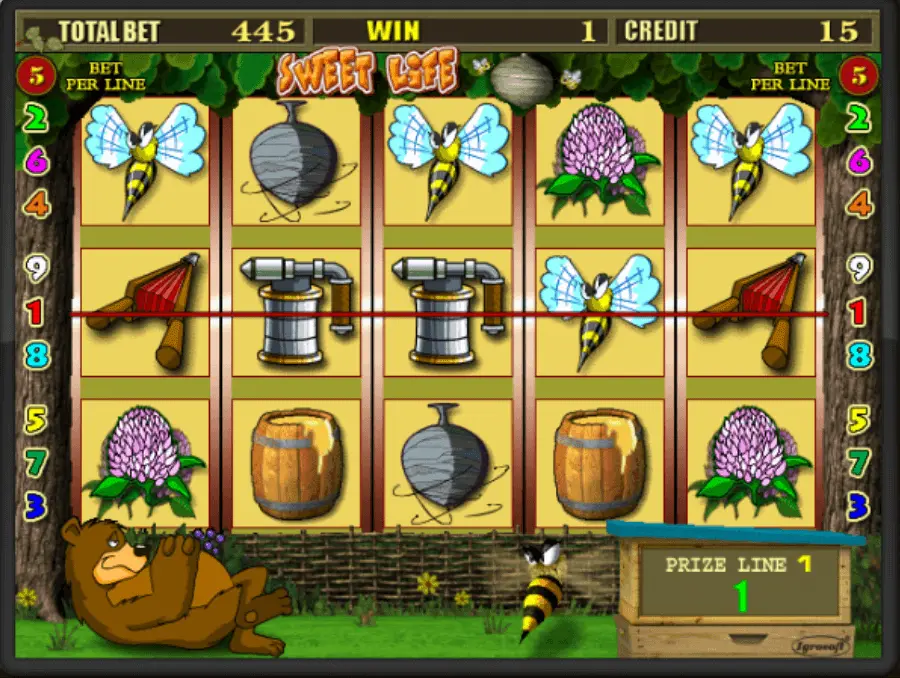900x678 pixels.
Task: Select the left-hand payline 1 marker
Action: tap(36, 313)
